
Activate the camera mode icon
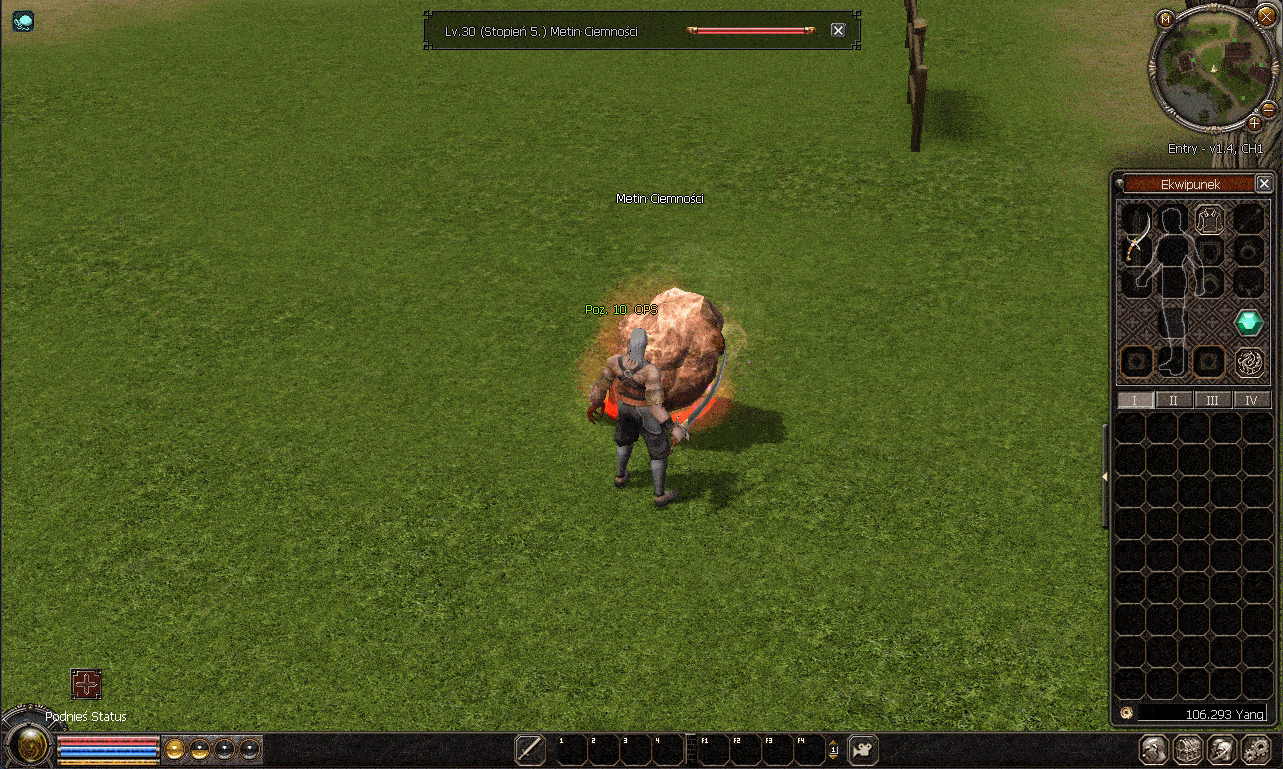coord(861,749)
